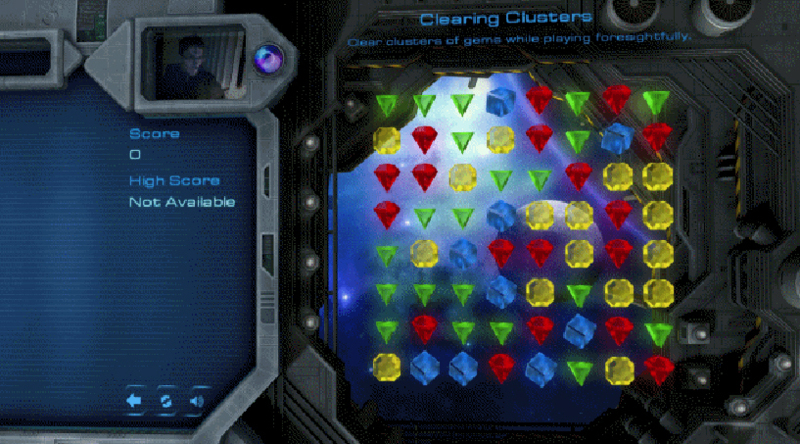800x444 pixels.
Task: Toggle sound with the speaker icon
Action: (x=197, y=401)
